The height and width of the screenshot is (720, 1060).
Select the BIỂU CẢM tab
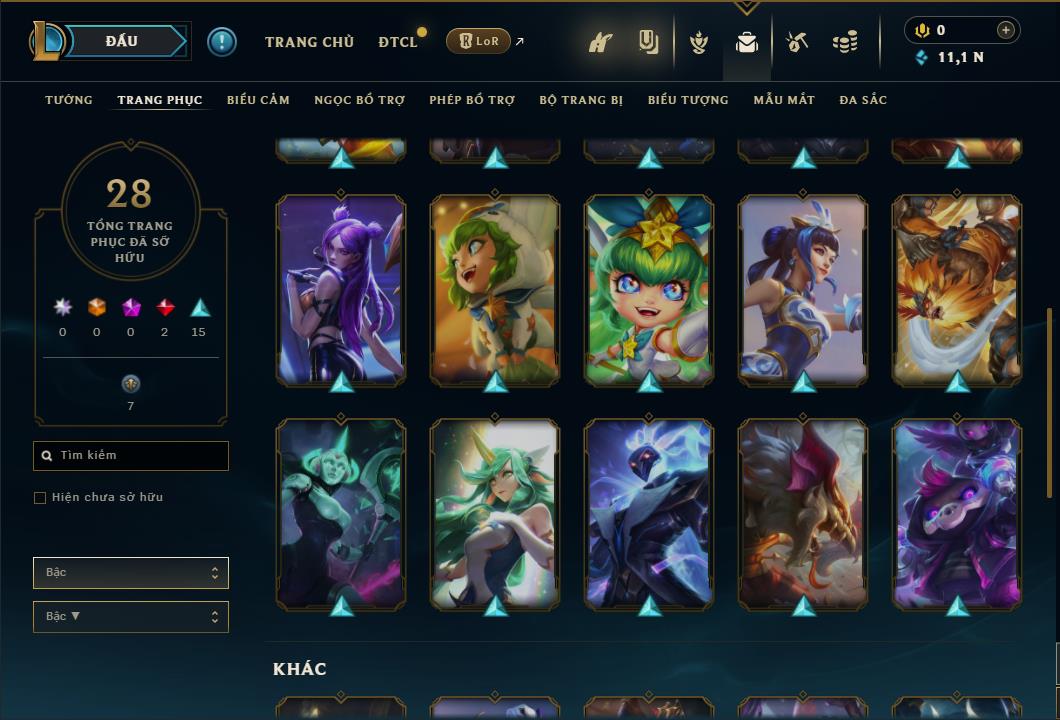pyautogui.click(x=258, y=100)
